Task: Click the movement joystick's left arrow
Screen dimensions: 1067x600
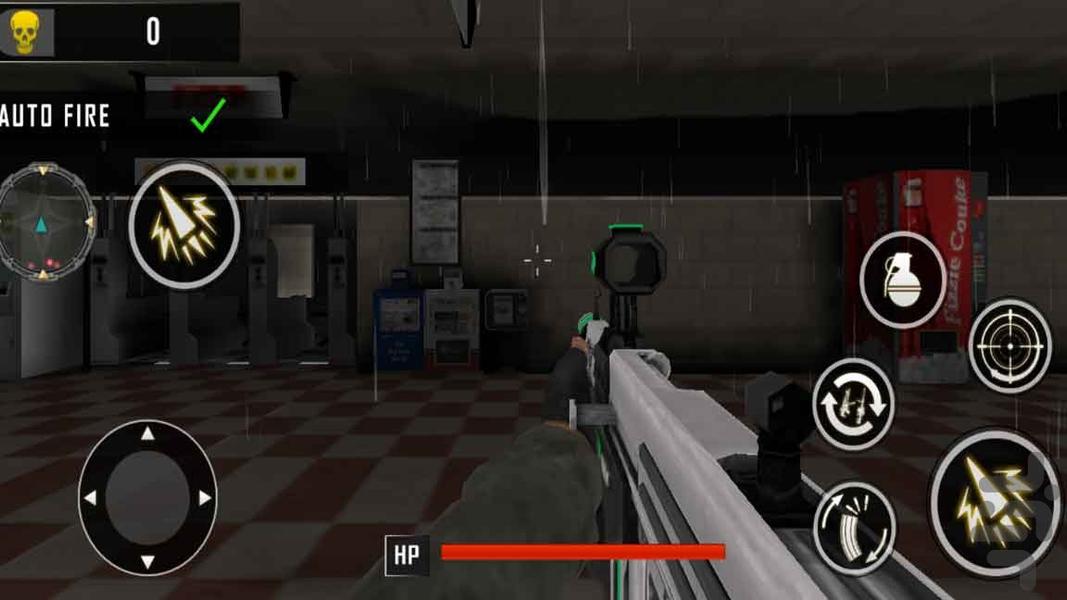Action: [90, 497]
